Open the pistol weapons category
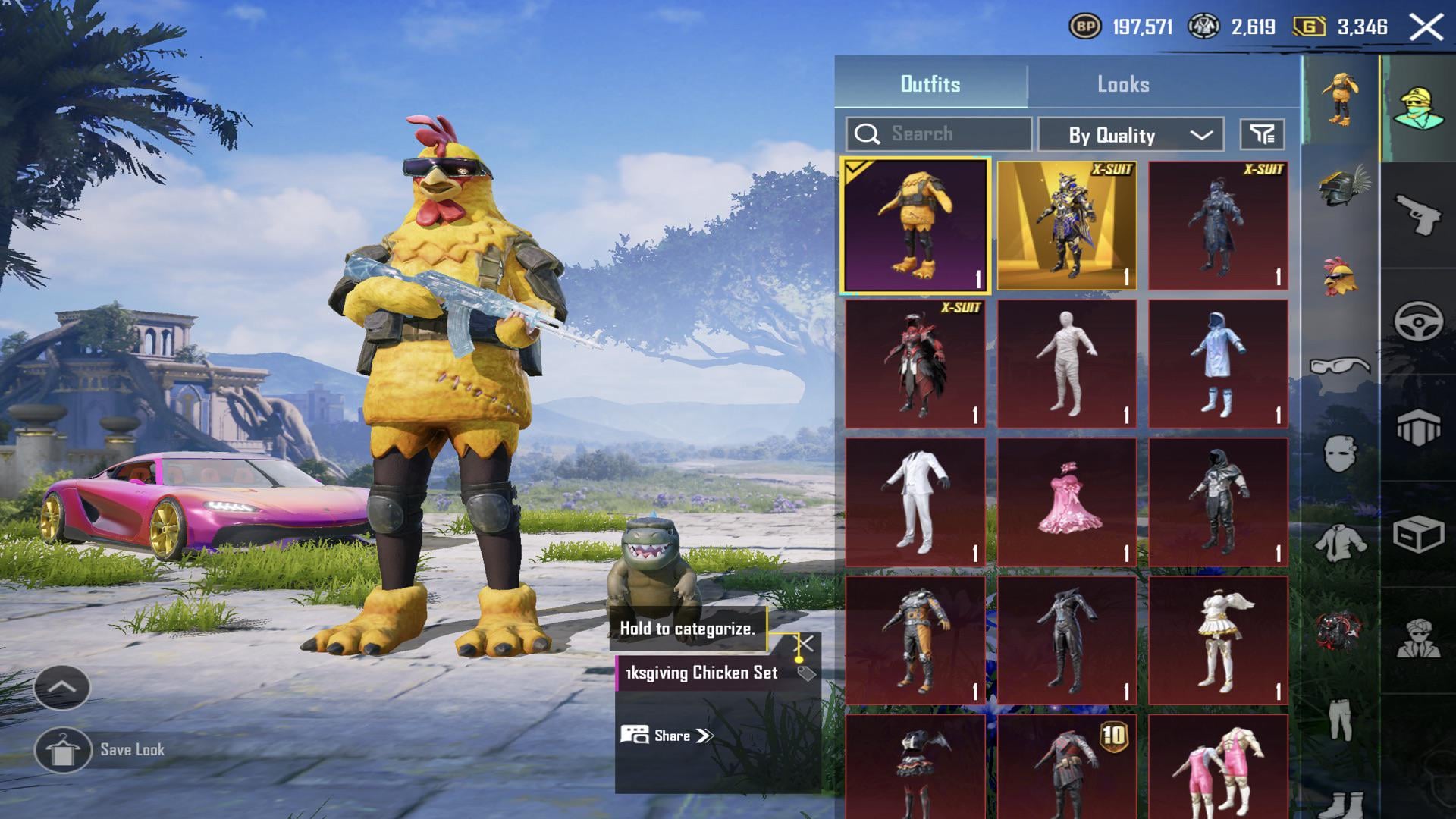This screenshot has height=819, width=1456. click(x=1417, y=215)
